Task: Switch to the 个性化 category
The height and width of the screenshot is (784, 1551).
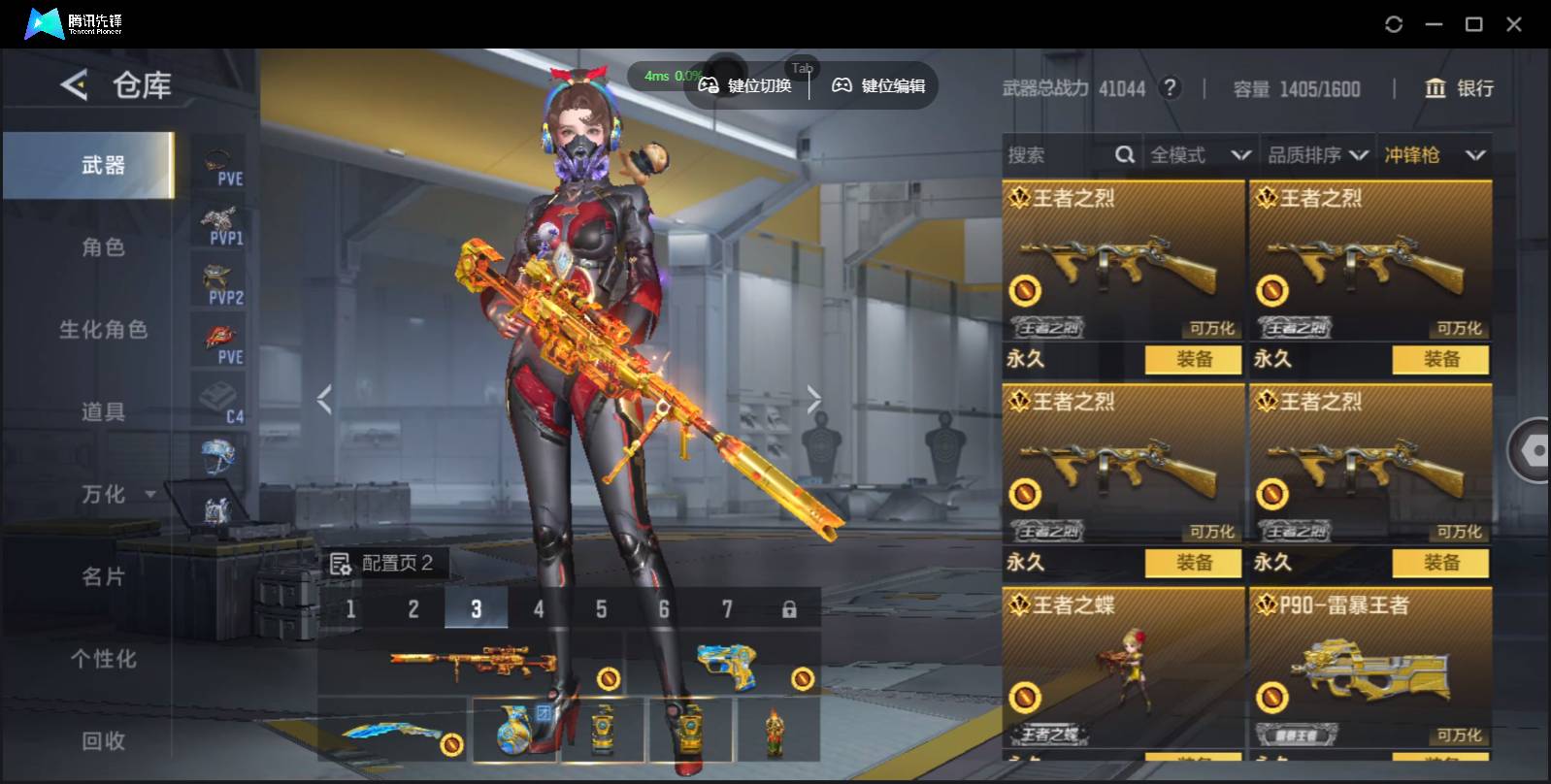Action: point(102,660)
